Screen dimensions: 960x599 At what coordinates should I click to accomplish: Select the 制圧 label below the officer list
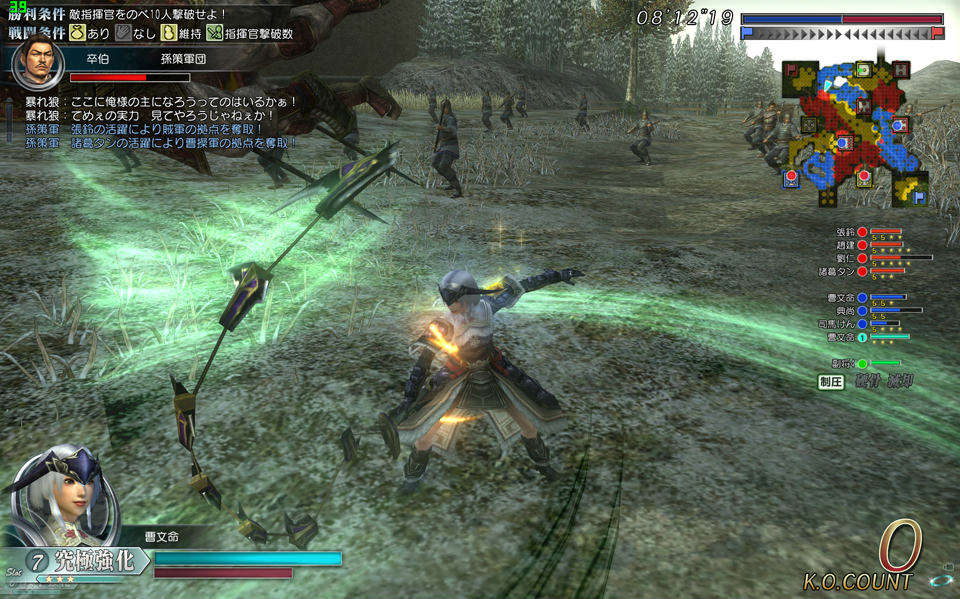pyautogui.click(x=831, y=381)
